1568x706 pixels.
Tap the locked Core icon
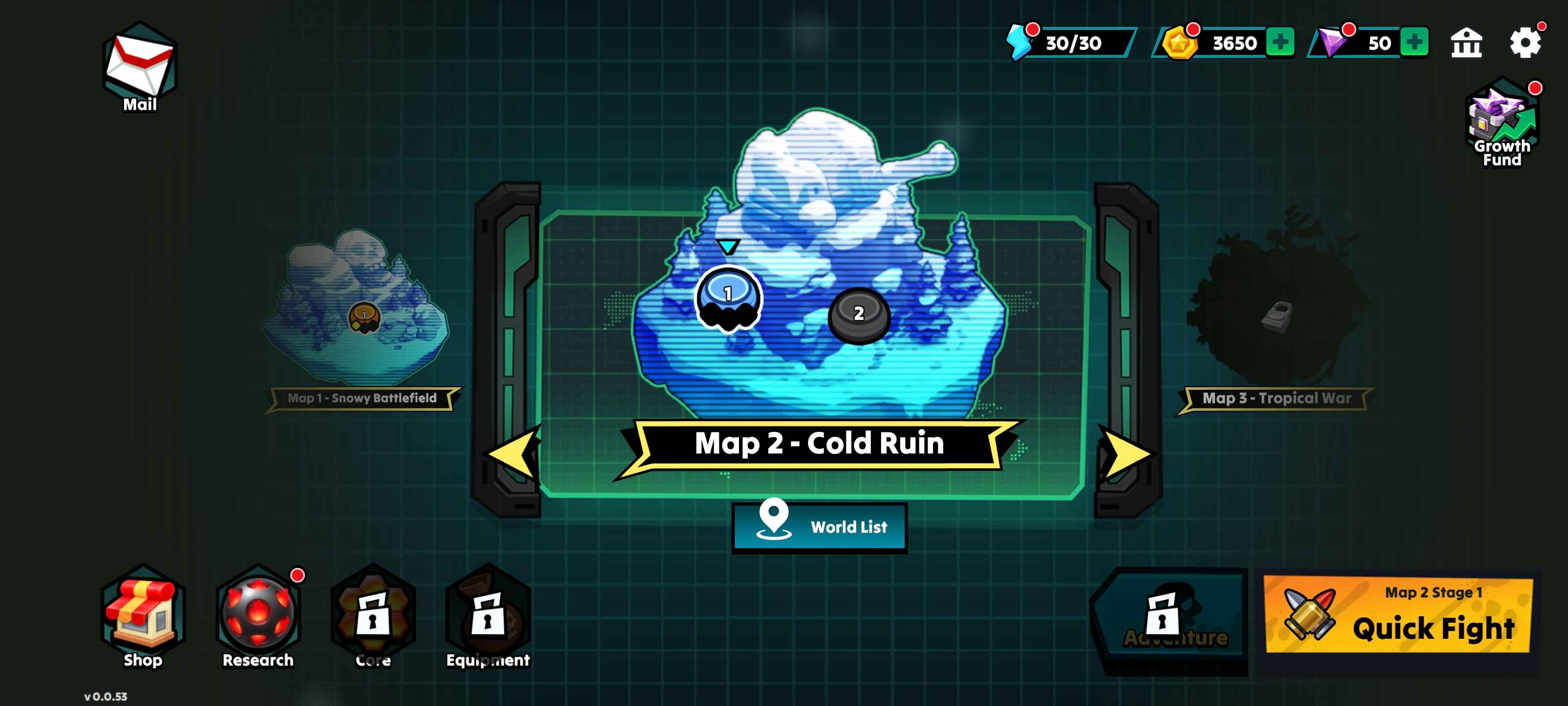point(373,616)
